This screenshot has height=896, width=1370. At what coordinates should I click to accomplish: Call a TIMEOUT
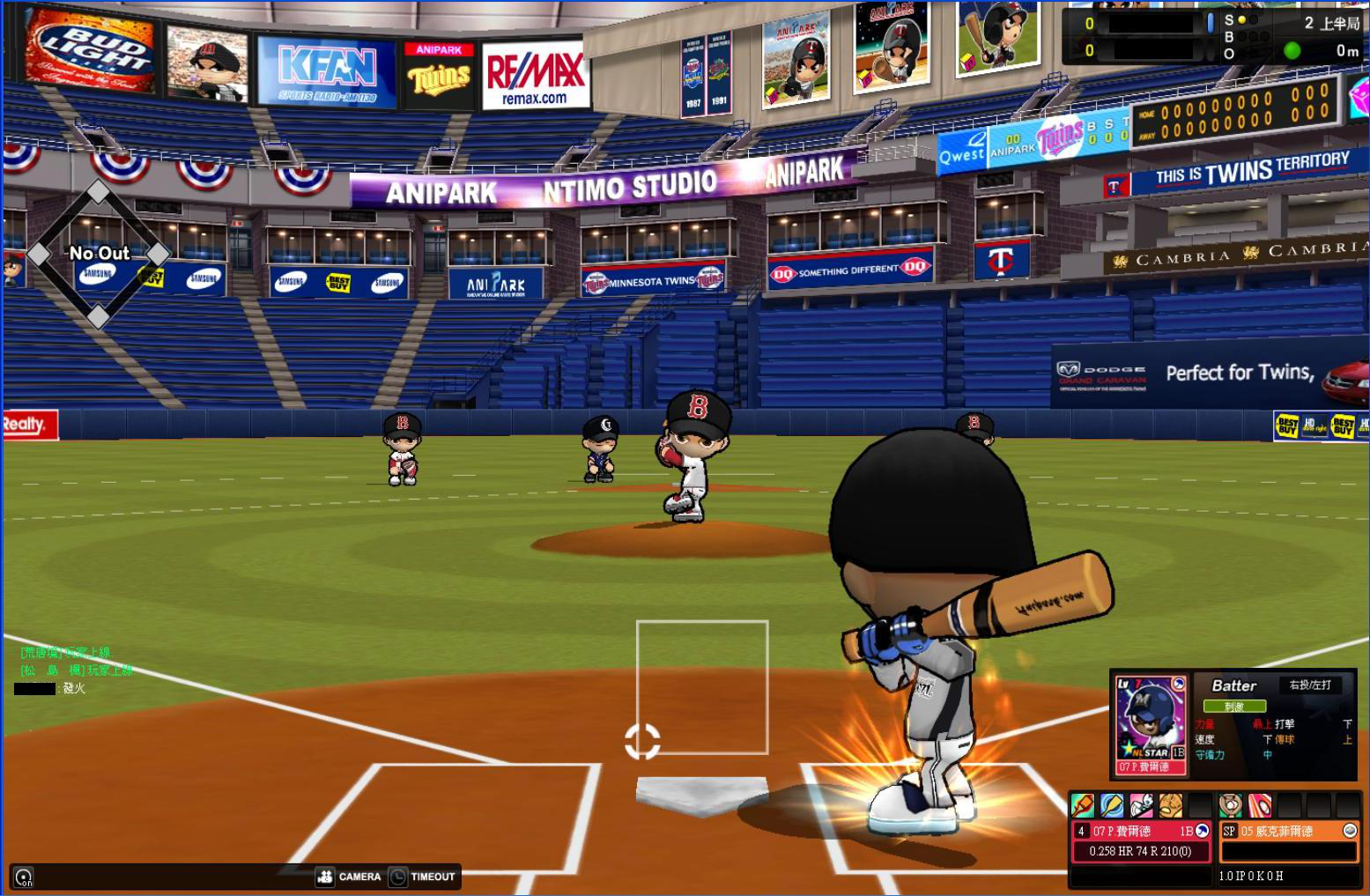click(x=423, y=877)
